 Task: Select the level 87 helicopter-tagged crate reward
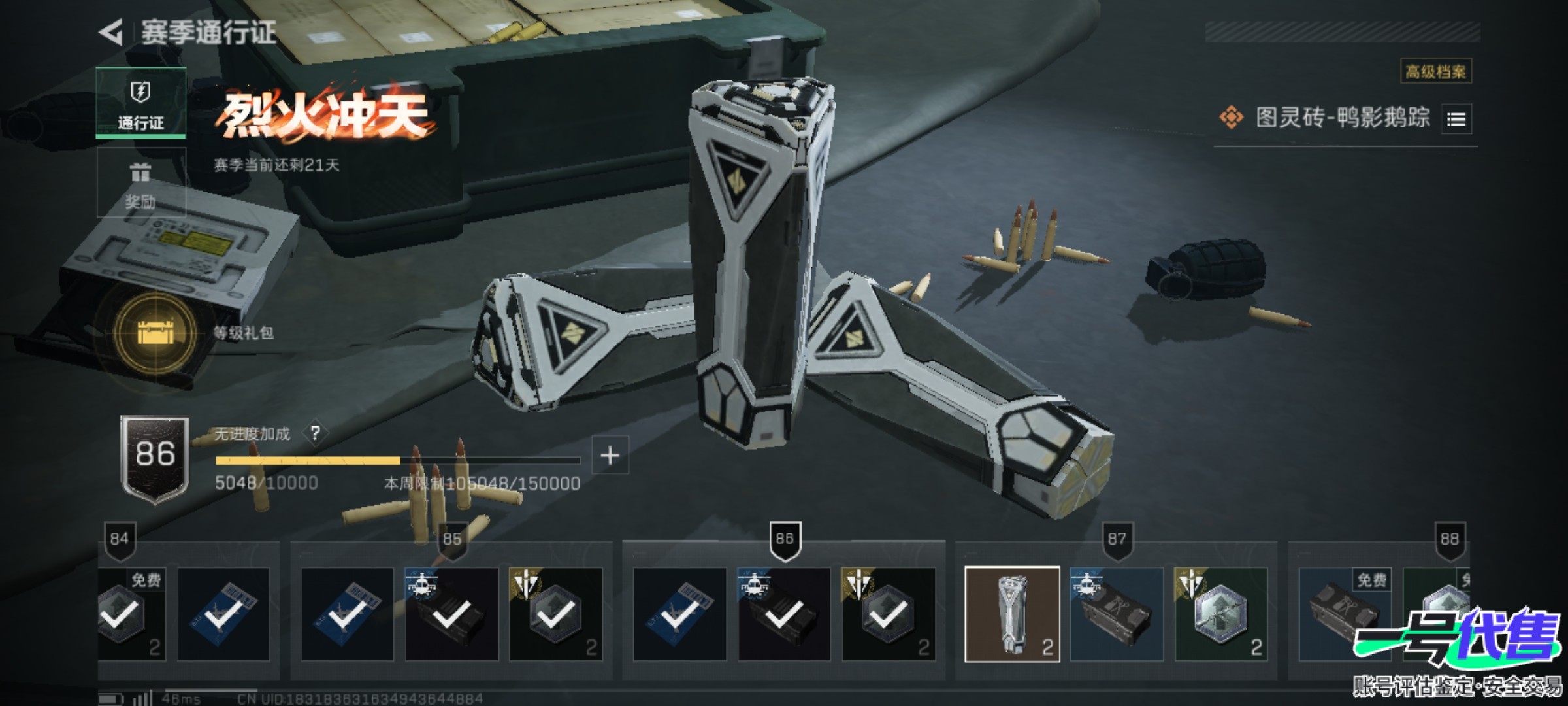[1117, 614]
